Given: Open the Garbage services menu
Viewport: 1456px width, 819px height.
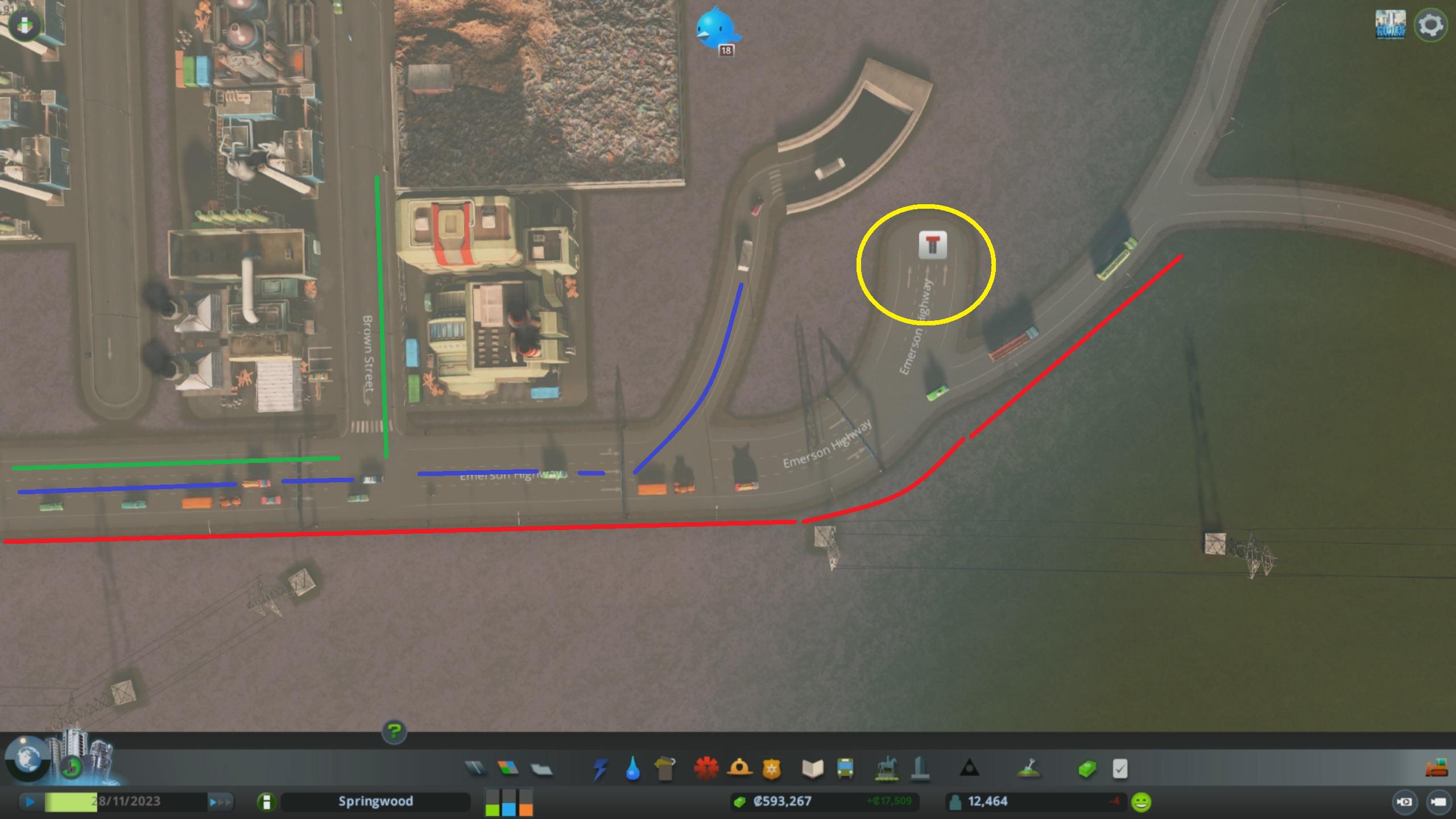Looking at the screenshot, I should pyautogui.click(x=667, y=767).
